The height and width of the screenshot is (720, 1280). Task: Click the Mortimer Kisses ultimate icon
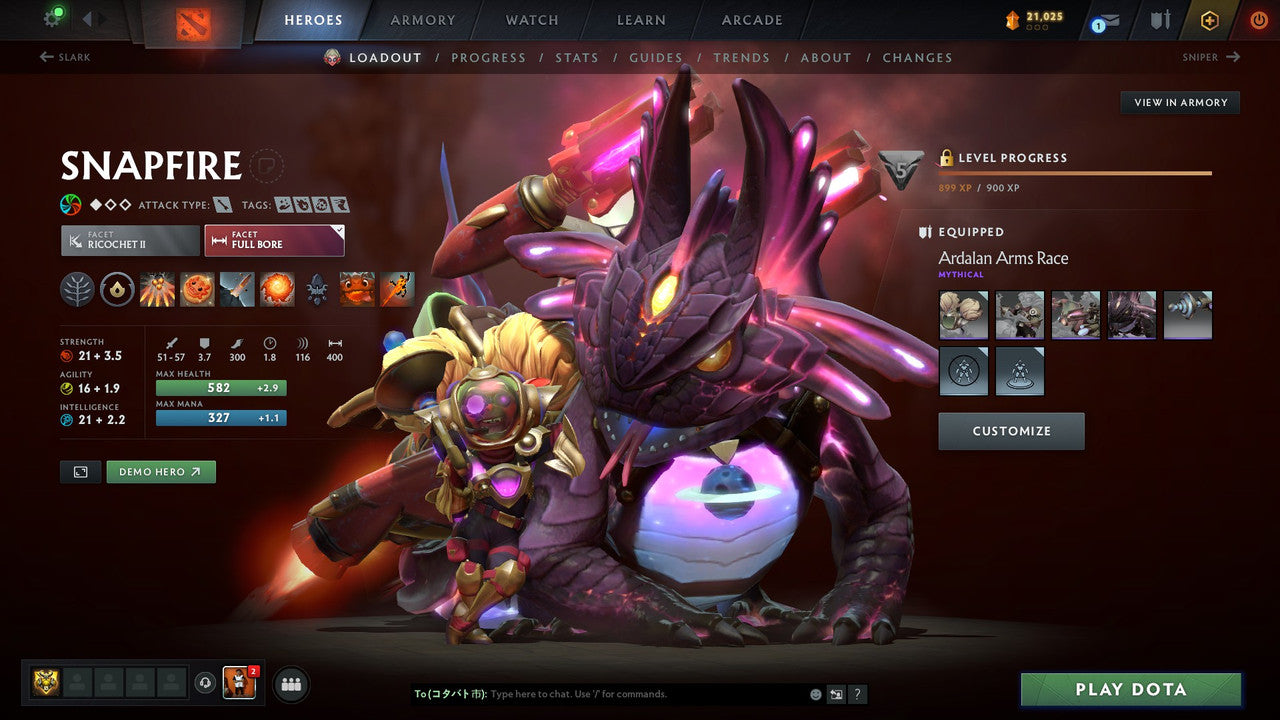point(276,289)
